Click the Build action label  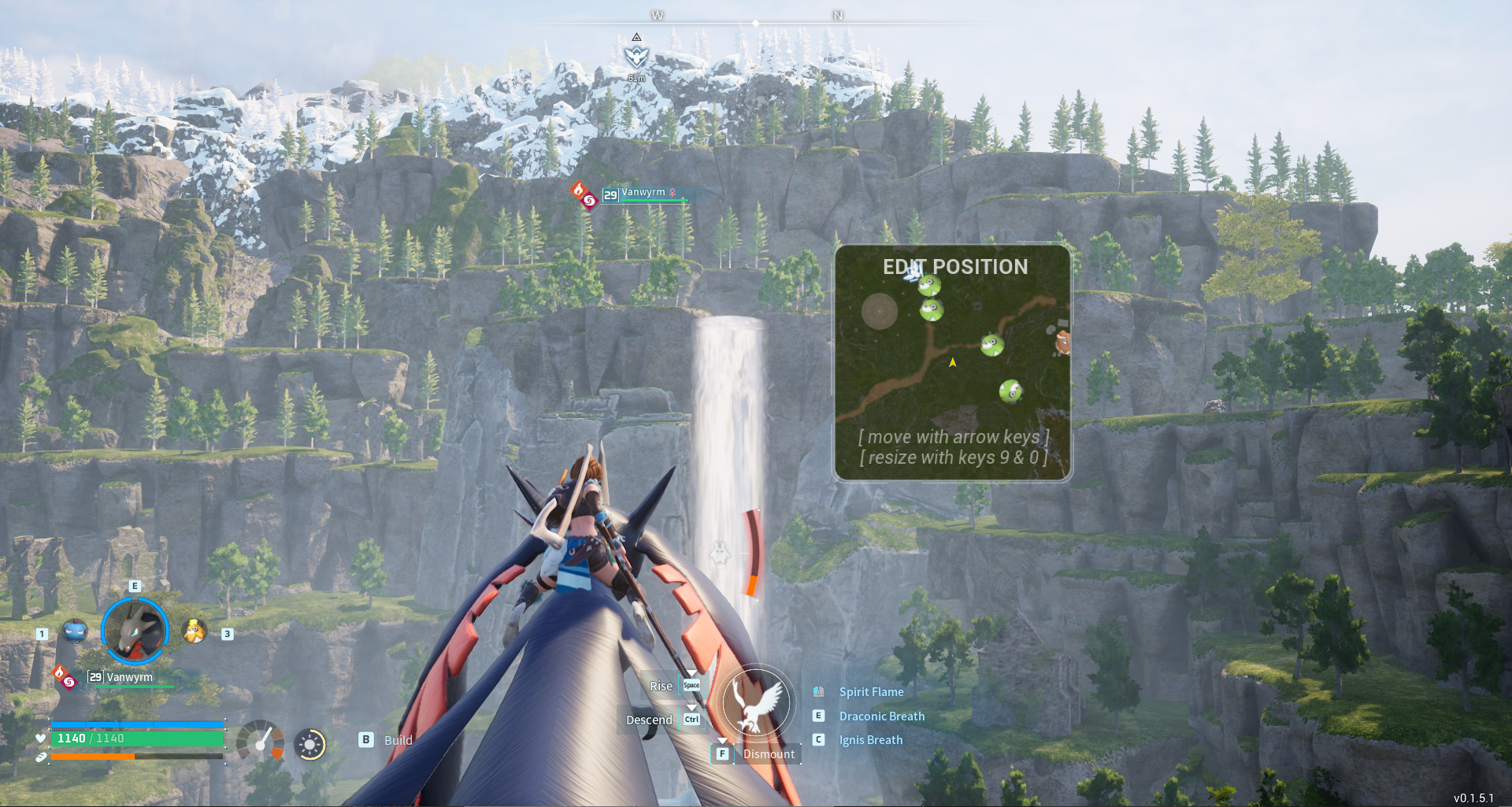pos(398,740)
